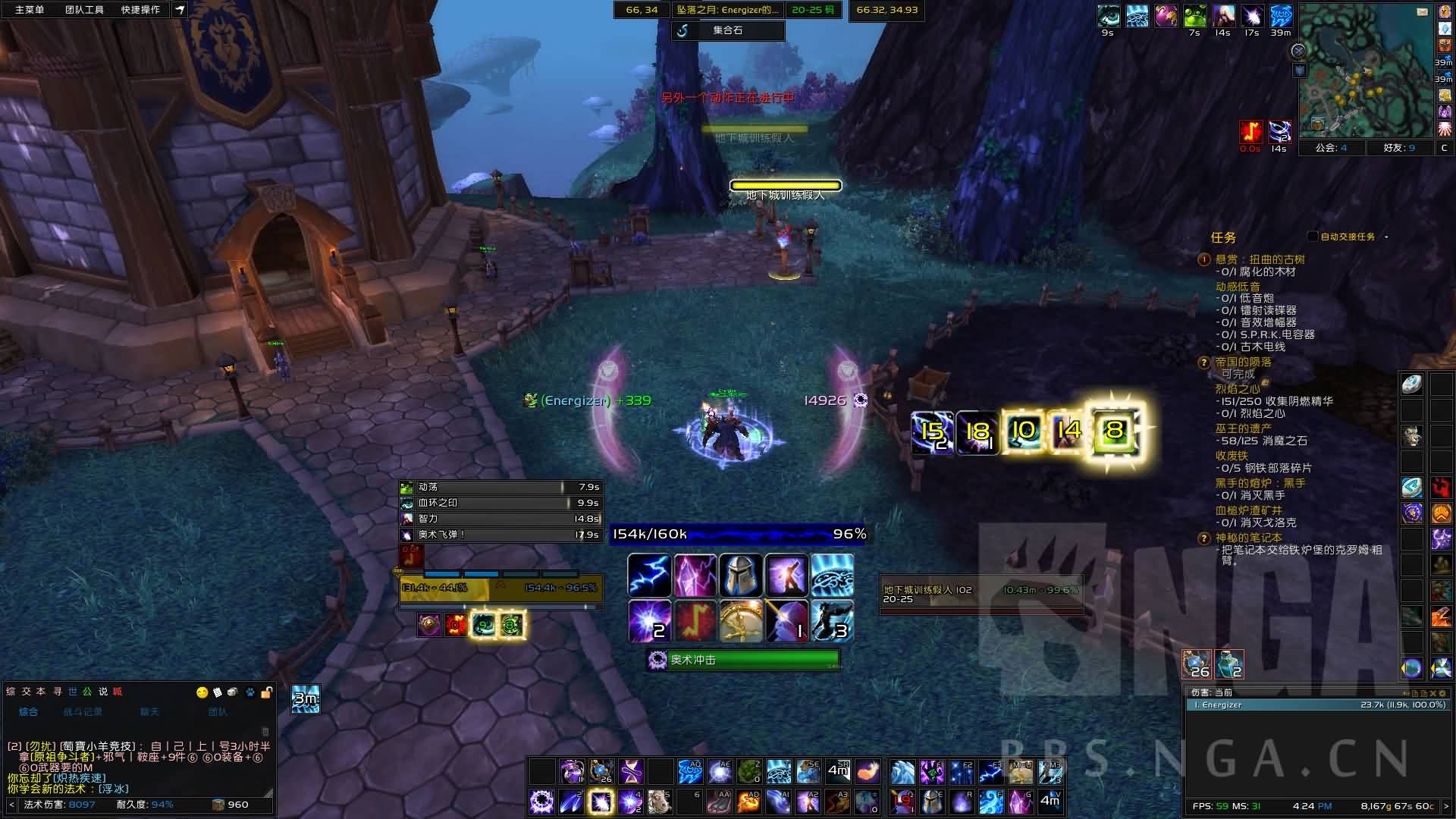Select the Energizer row in the damage meter
Viewport: 1456px width, 819px height.
click(1316, 704)
